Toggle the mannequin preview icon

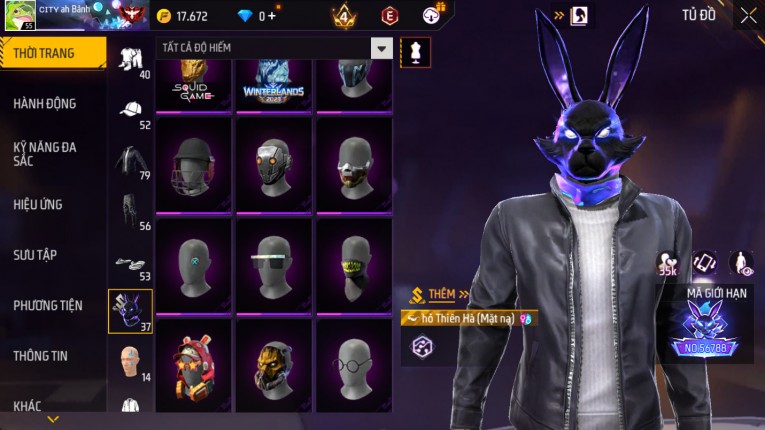pos(415,52)
